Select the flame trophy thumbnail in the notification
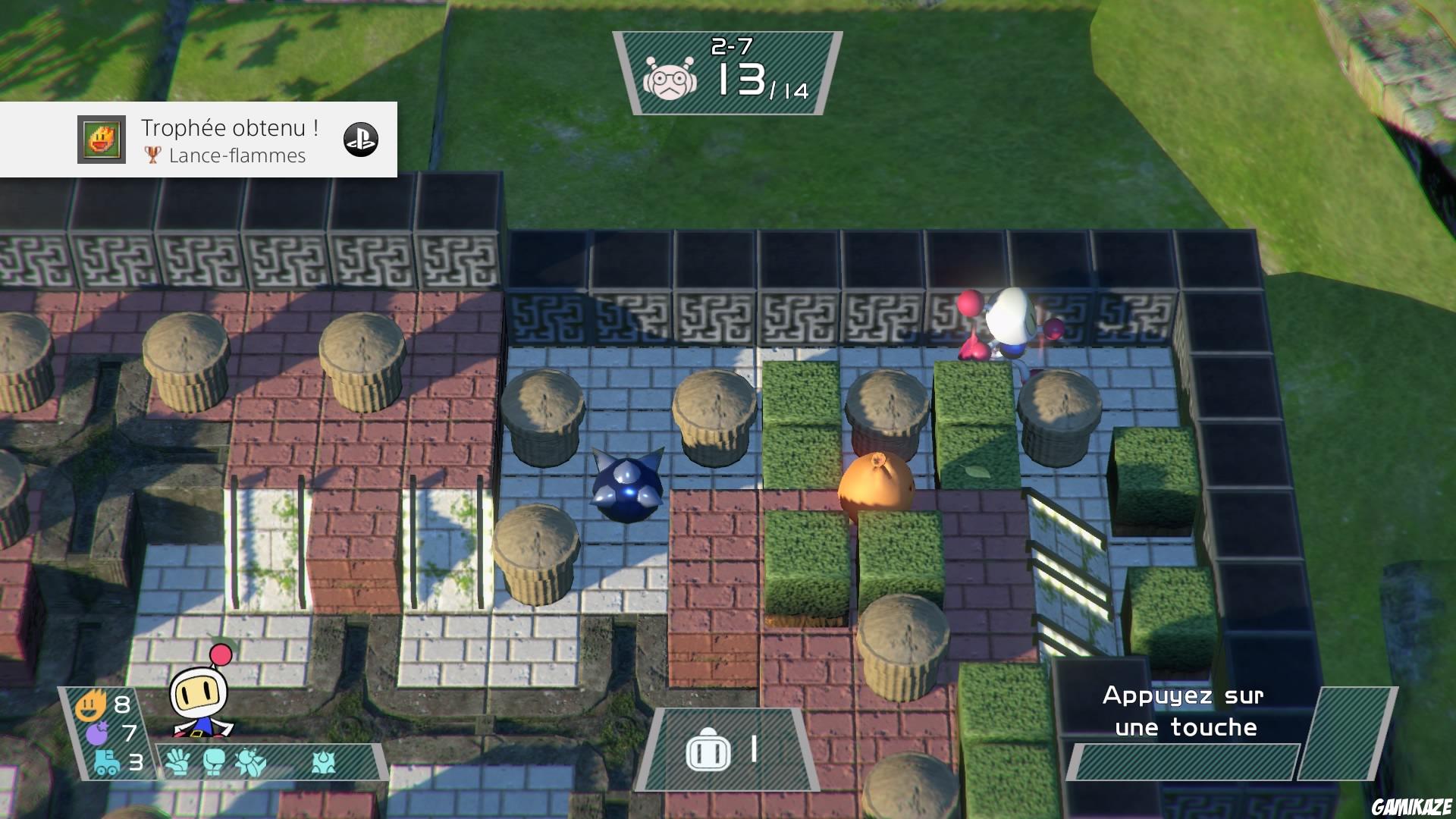Screen dimensions: 1456x819 pos(101,140)
